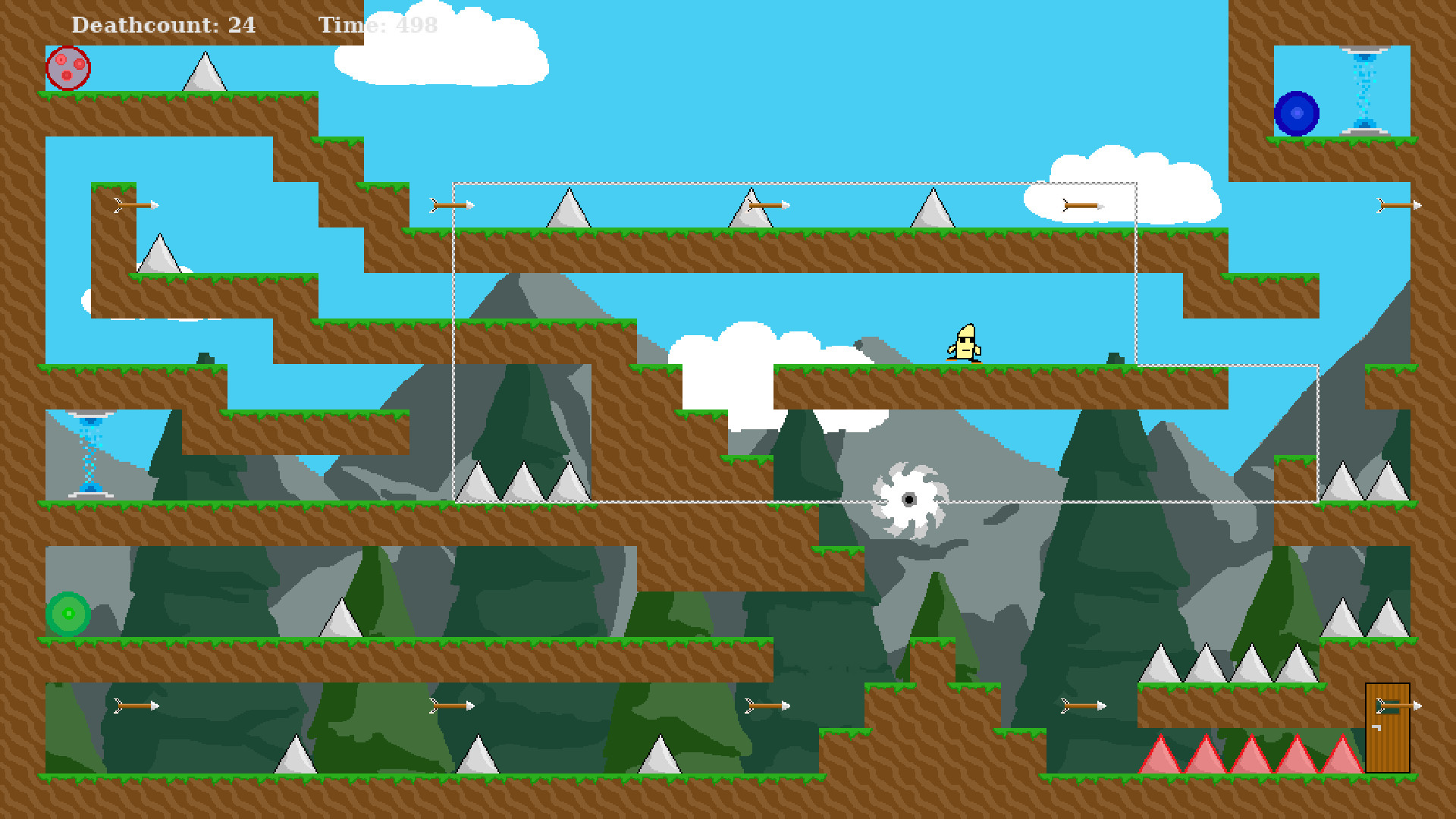
Task: Select the blue orb near the top-right hourglass
Action: pos(1297,112)
